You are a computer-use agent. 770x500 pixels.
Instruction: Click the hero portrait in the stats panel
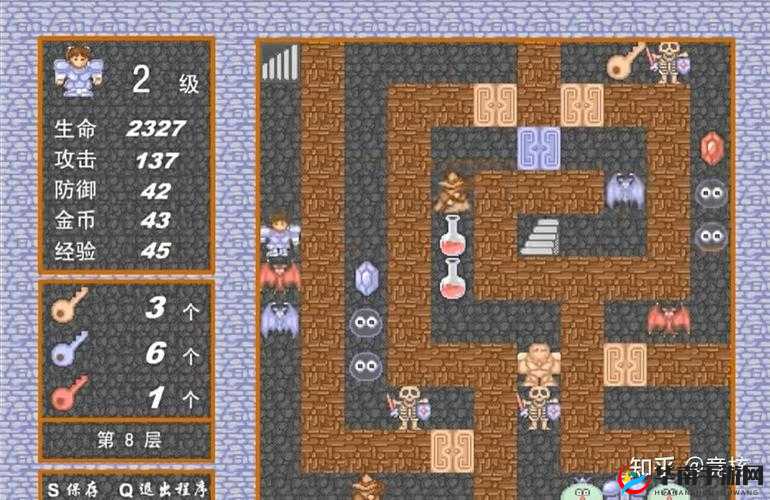point(78,72)
